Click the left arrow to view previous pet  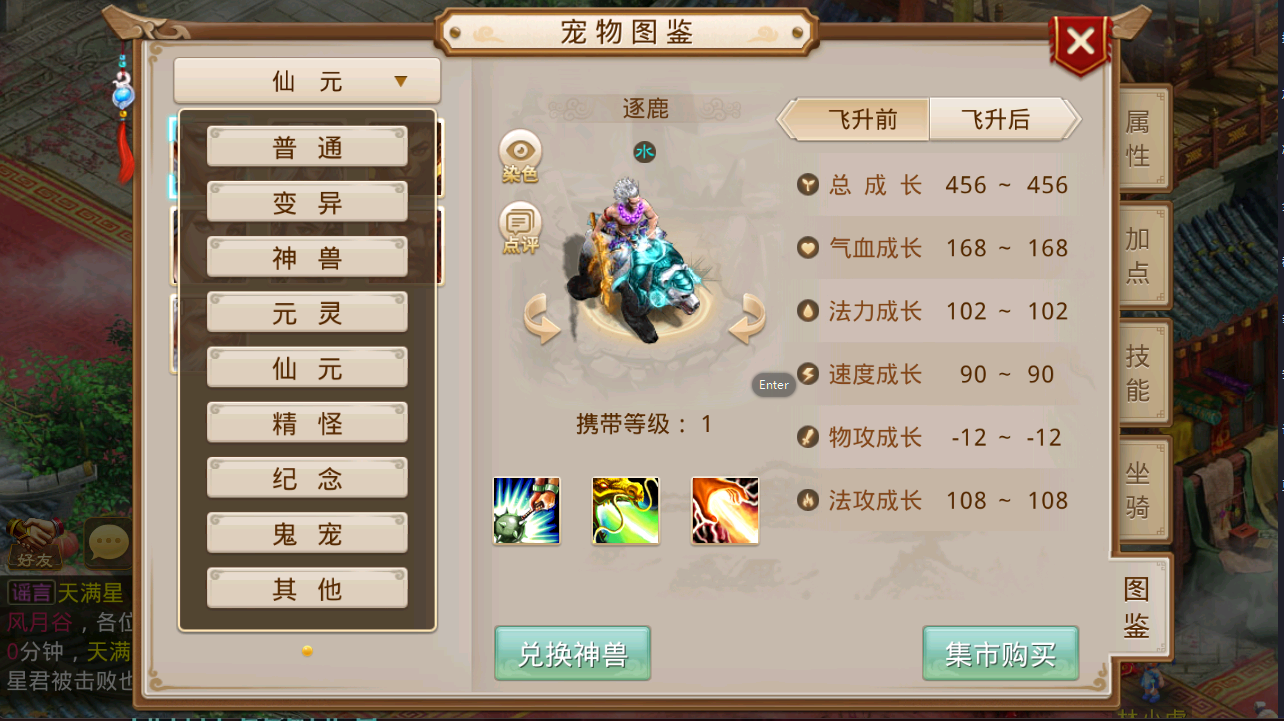click(x=541, y=320)
